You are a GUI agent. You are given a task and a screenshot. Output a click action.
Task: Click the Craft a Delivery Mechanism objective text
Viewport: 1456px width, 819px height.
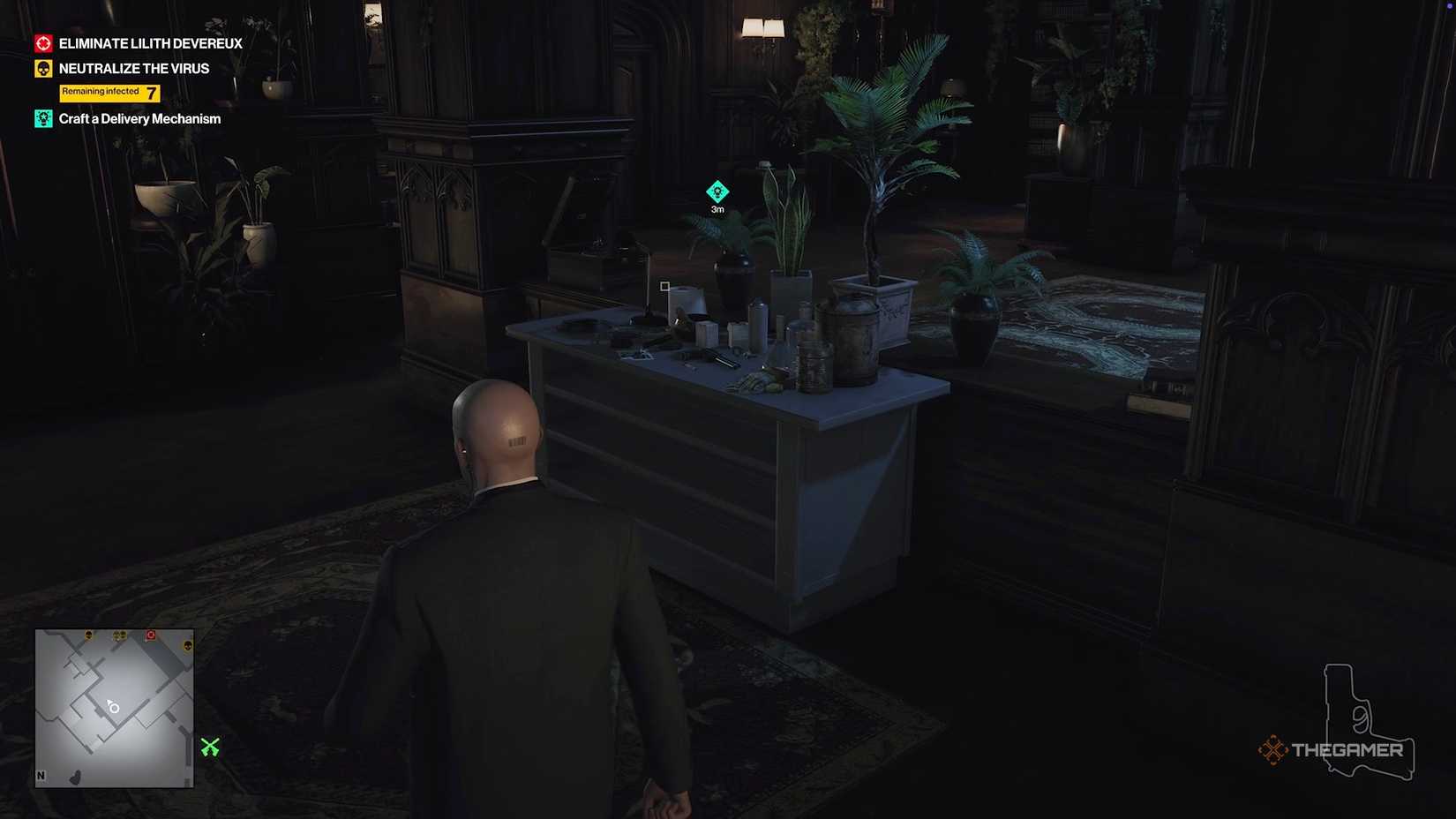pyautogui.click(x=139, y=117)
